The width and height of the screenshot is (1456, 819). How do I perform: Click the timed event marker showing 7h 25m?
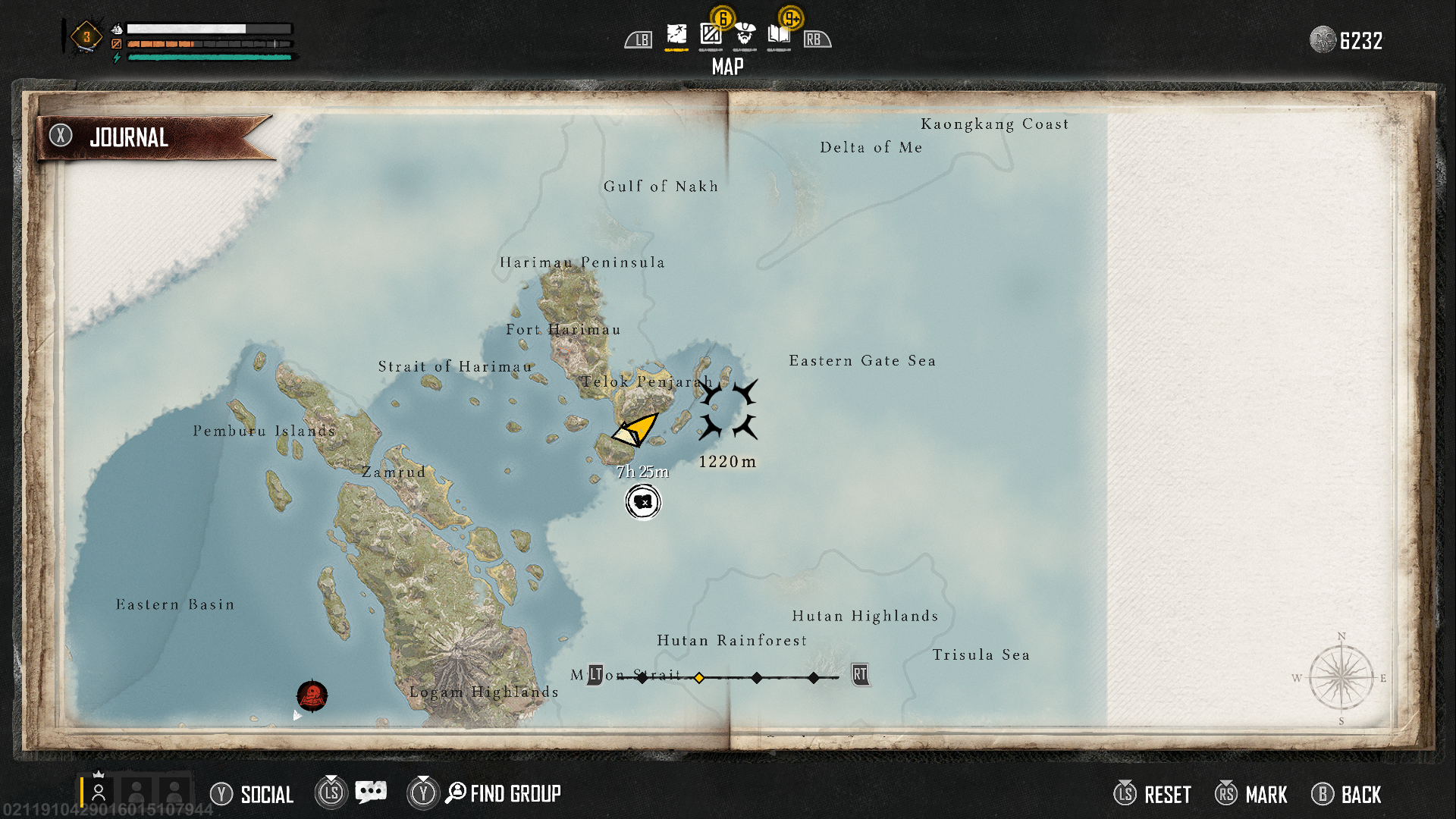[642, 502]
